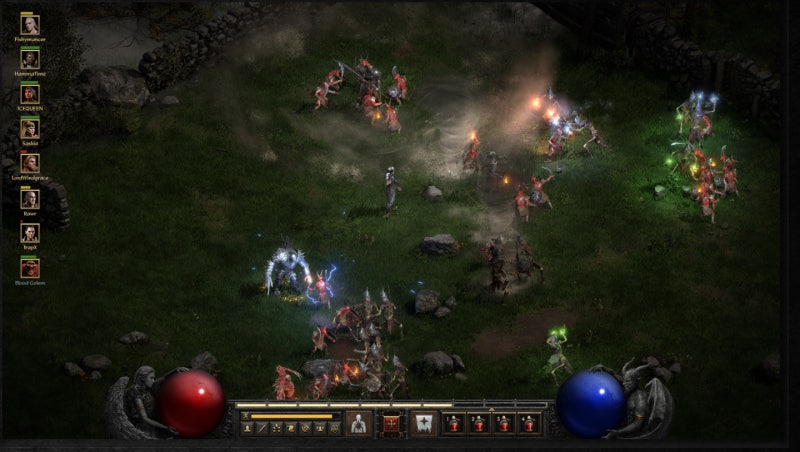Use the red potion in belt slot 2

[x=479, y=423]
